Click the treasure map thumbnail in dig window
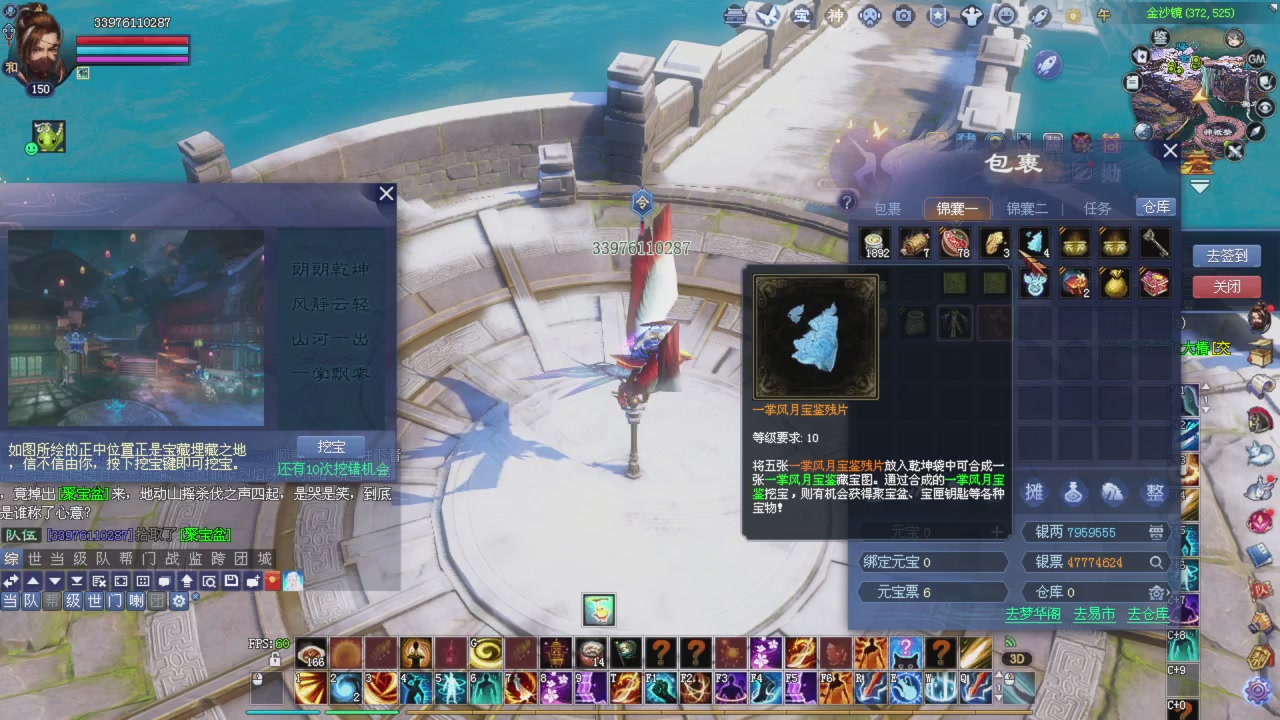Screen dimensions: 1280x720 (135, 330)
